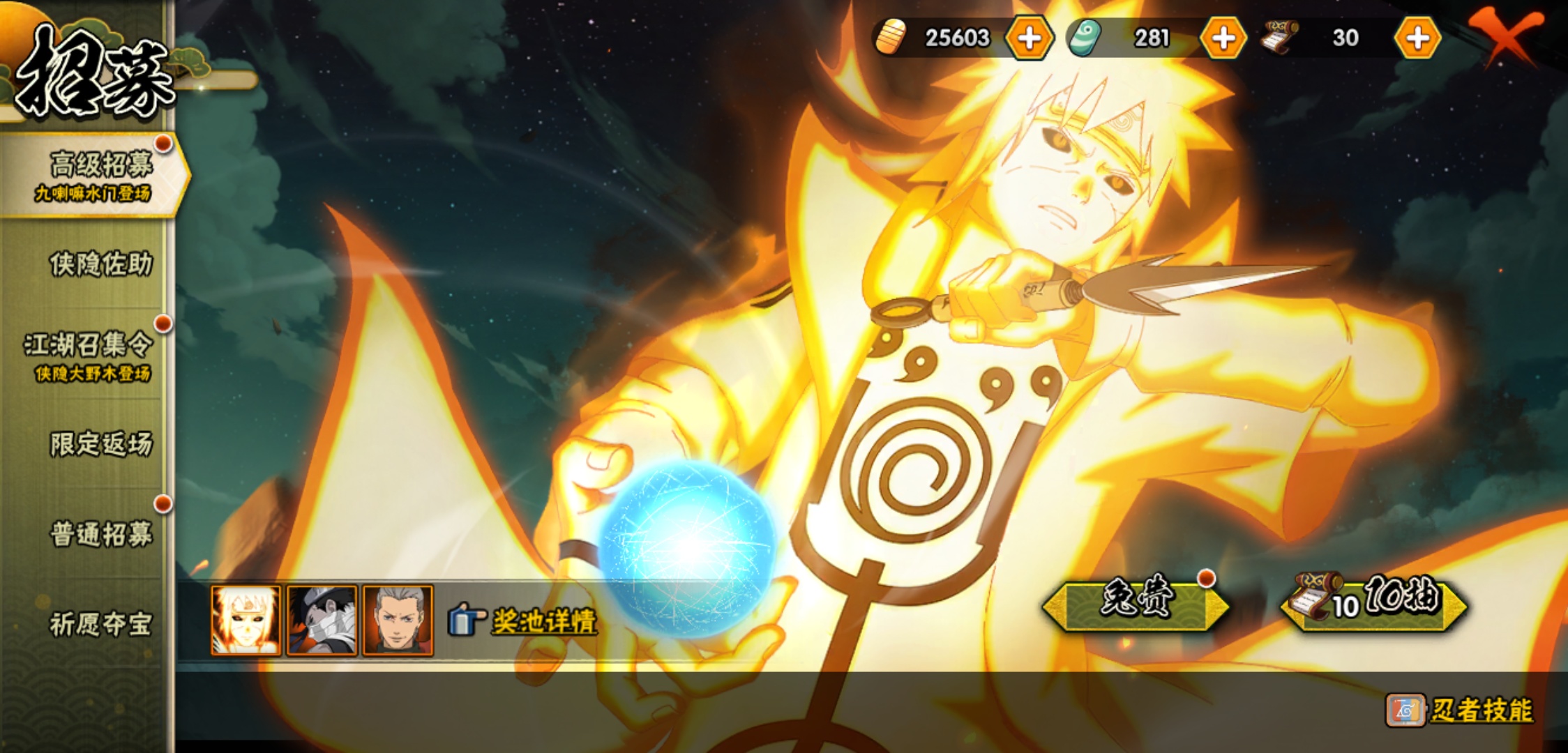Image resolution: width=1568 pixels, height=753 pixels.
Task: Select the grey-haired elder ninja portrait
Action: [x=398, y=621]
